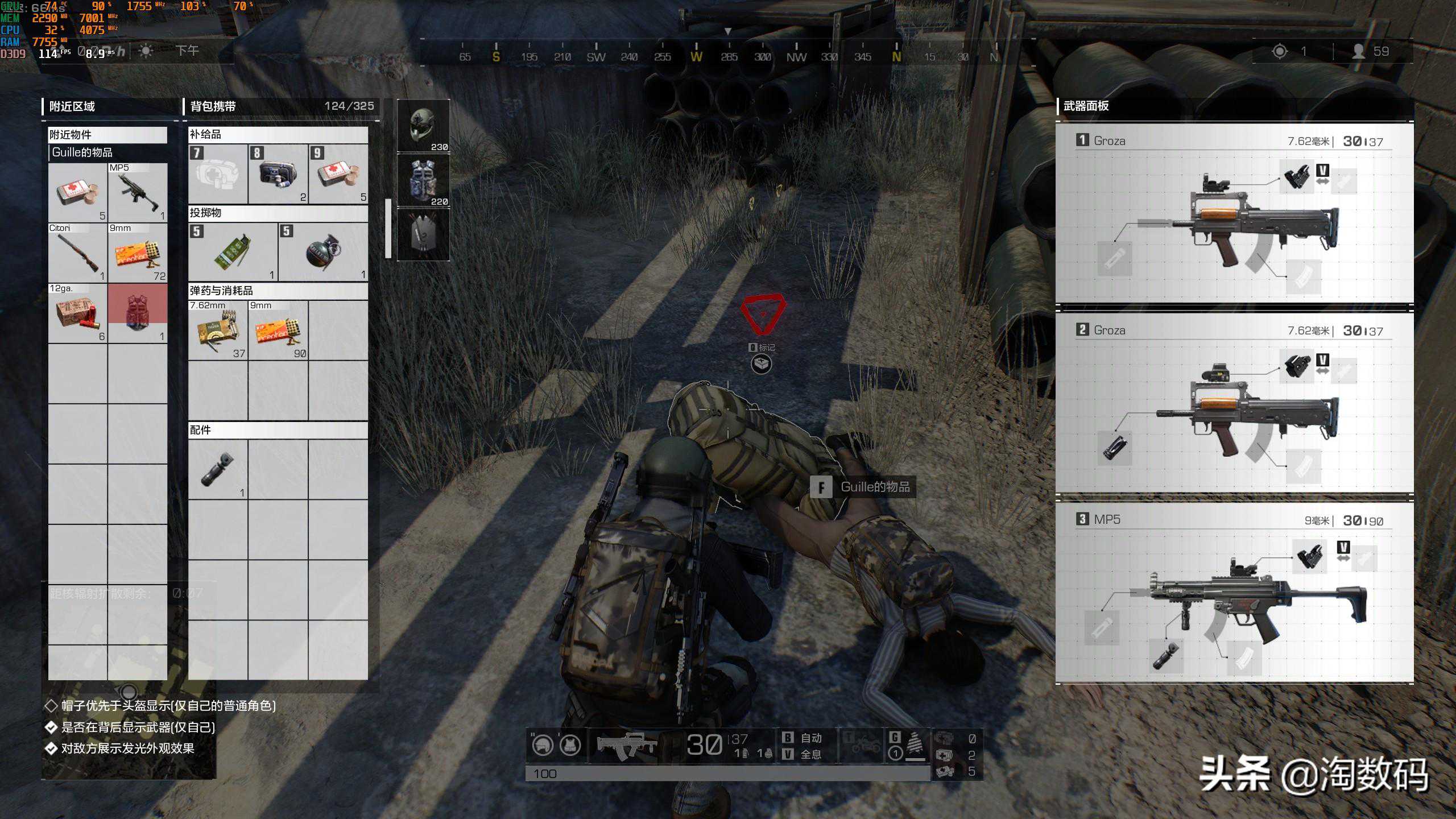Select the red-highlighted vest in loot
1456x819 pixels.
(138, 313)
